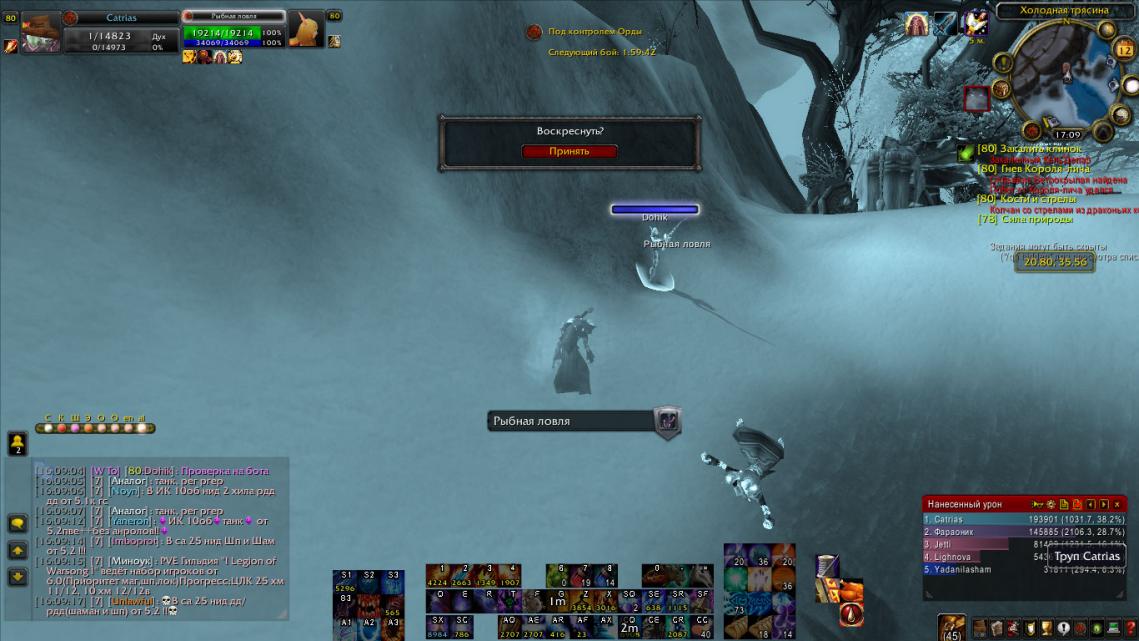Open damage meter settings gear icon
The image size is (1139, 641).
tap(1051, 504)
